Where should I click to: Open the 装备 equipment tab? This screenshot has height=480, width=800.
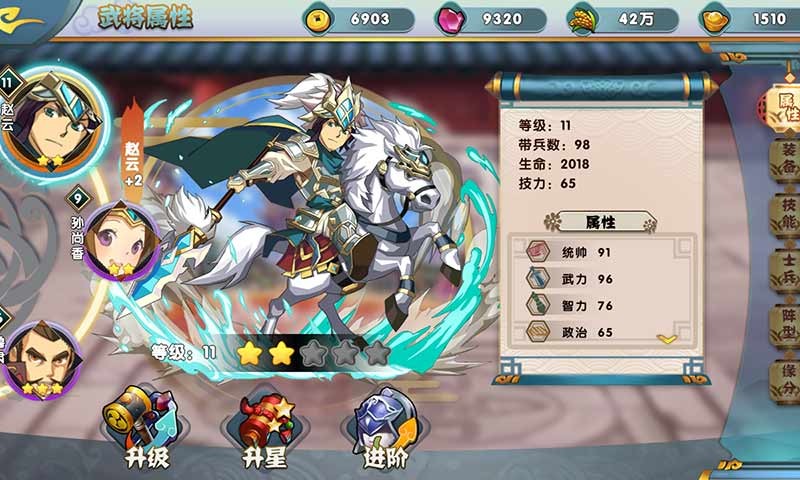pos(786,160)
